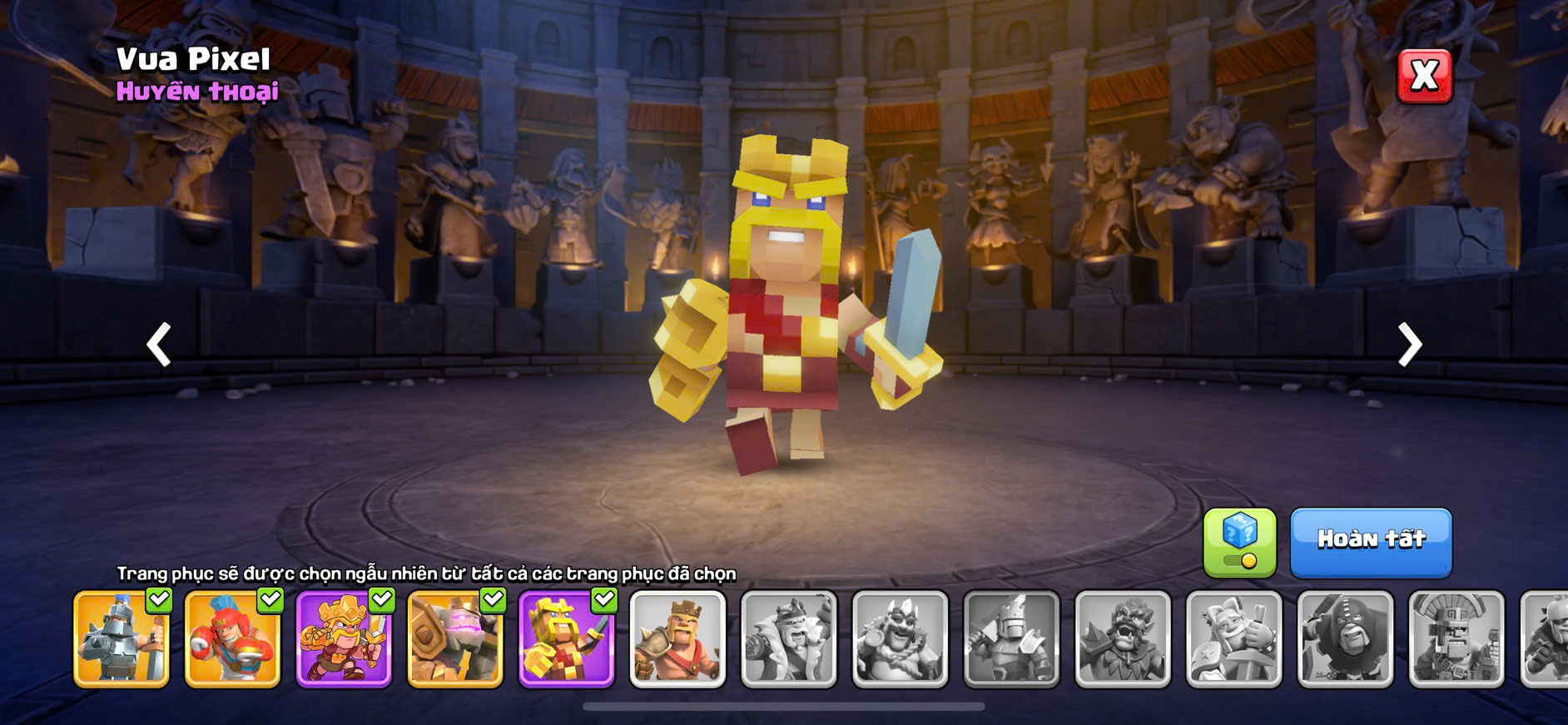Screen dimensions: 1568x725
Task: Choose the red boxer king skin
Action: pyautogui.click(x=232, y=639)
